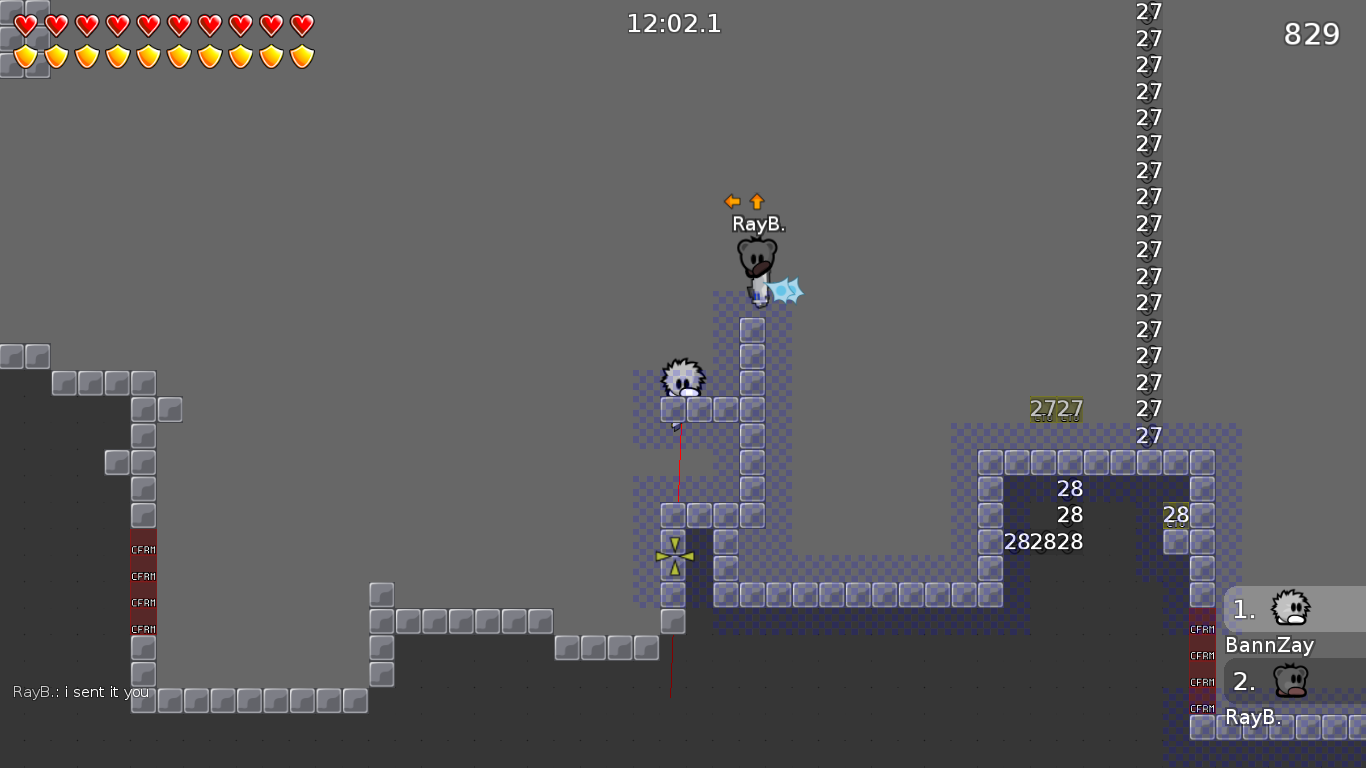Click the yellow spike cross object on the platform
This screenshot has height=768, width=1366.
pyautogui.click(x=675, y=555)
